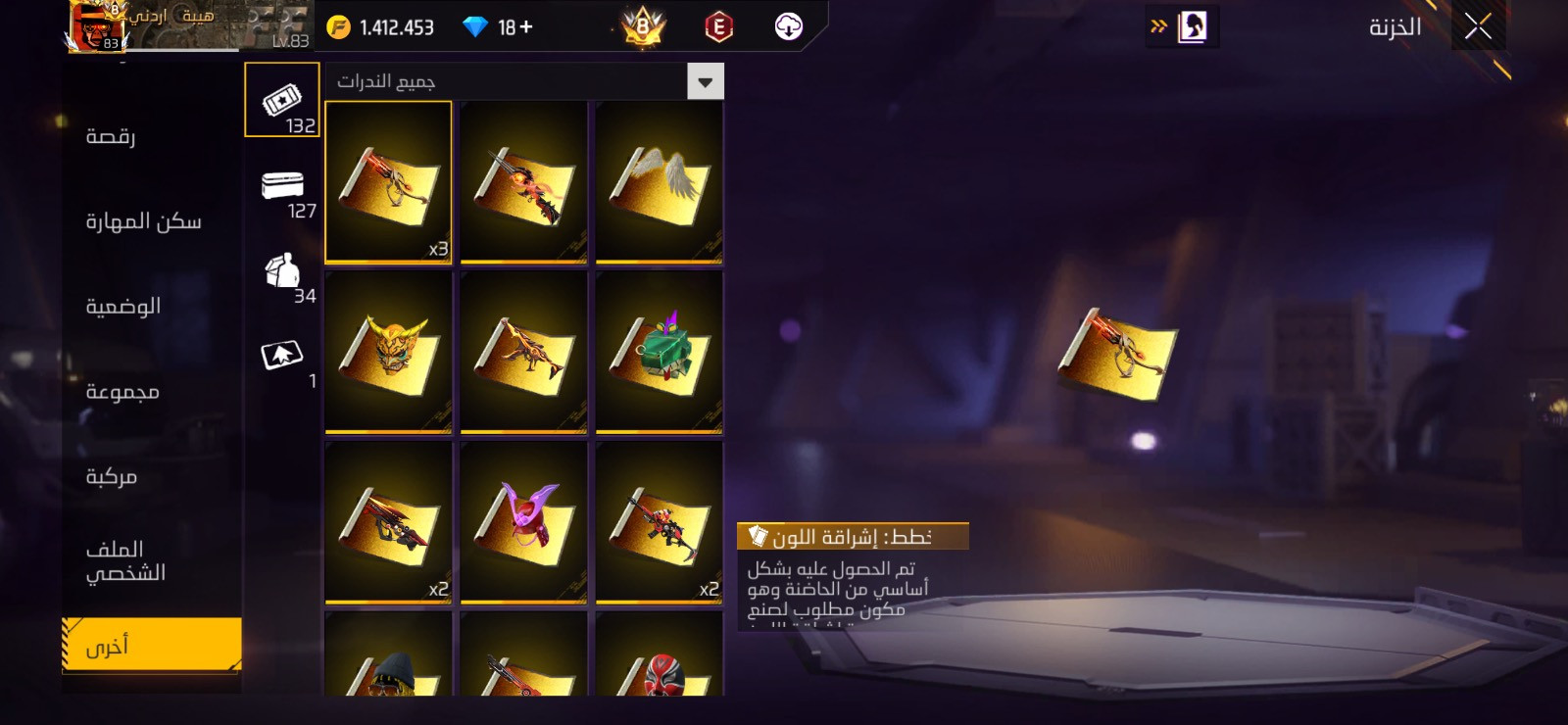This screenshot has width=1568, height=725.
Task: Switch to سكن المهارة category
Action: [x=143, y=221]
